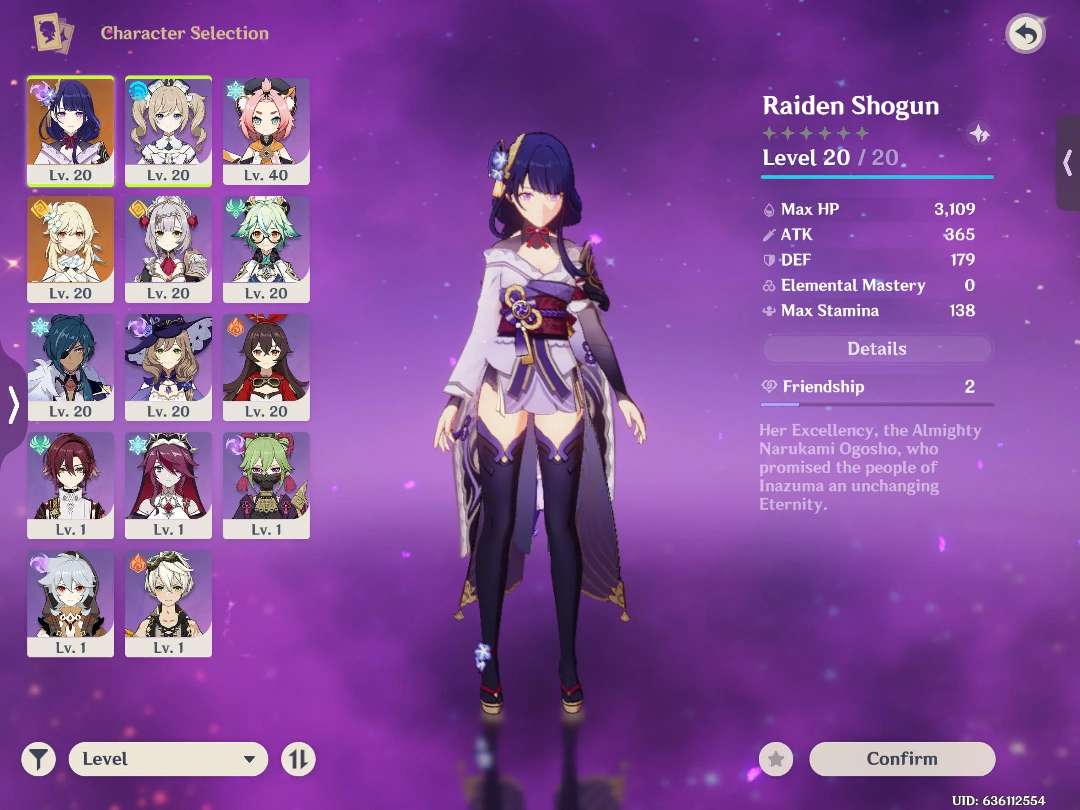Viewport: 1080px width, 810px height.
Task: Click the star favorite button beside Confirm
Action: [775, 759]
